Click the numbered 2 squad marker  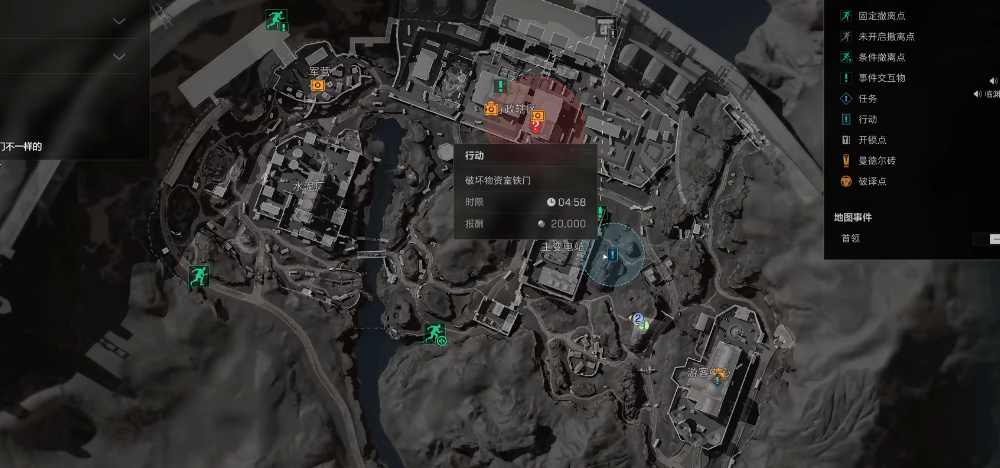[637, 320]
